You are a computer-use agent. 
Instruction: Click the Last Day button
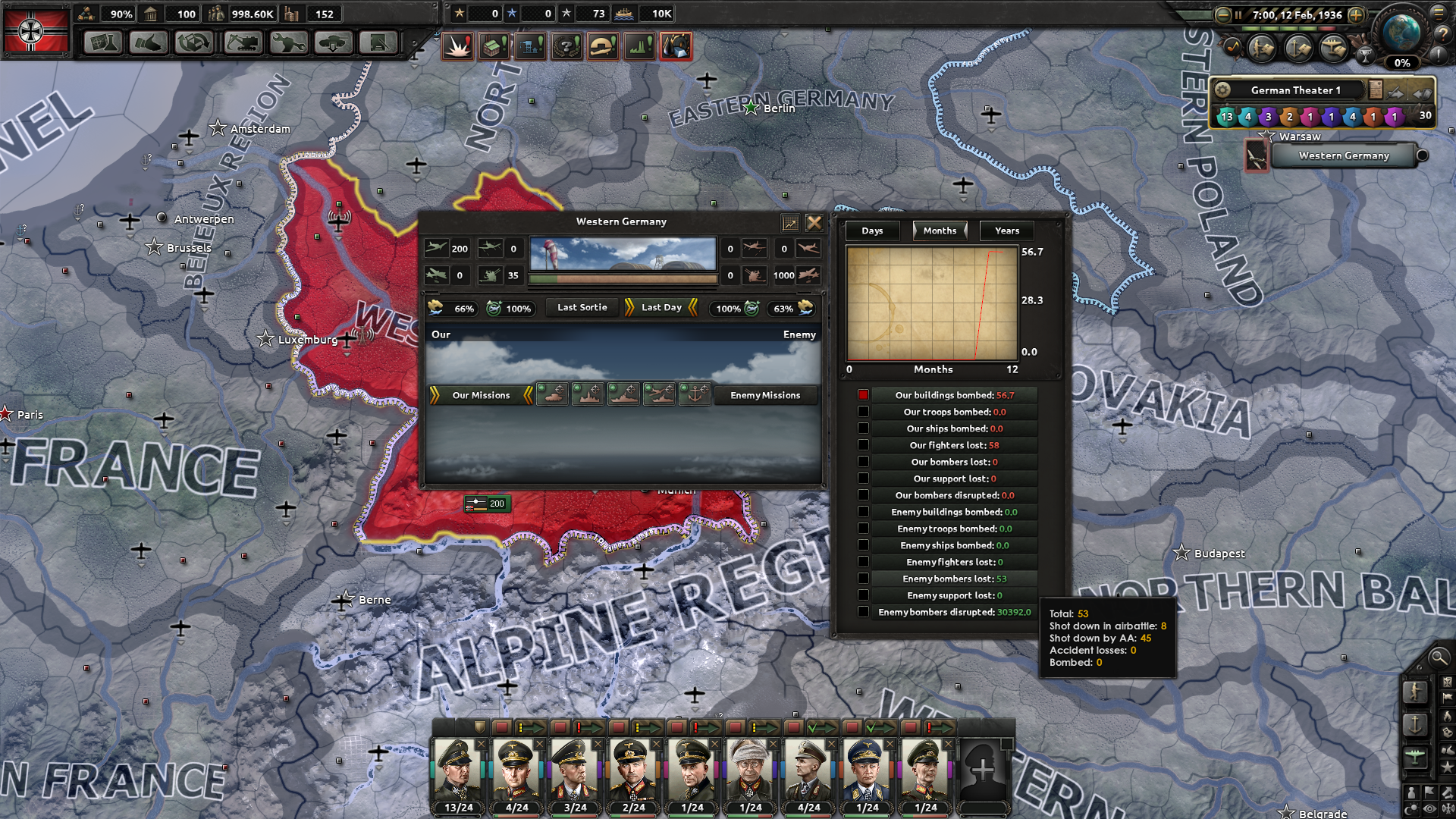pyautogui.click(x=658, y=307)
